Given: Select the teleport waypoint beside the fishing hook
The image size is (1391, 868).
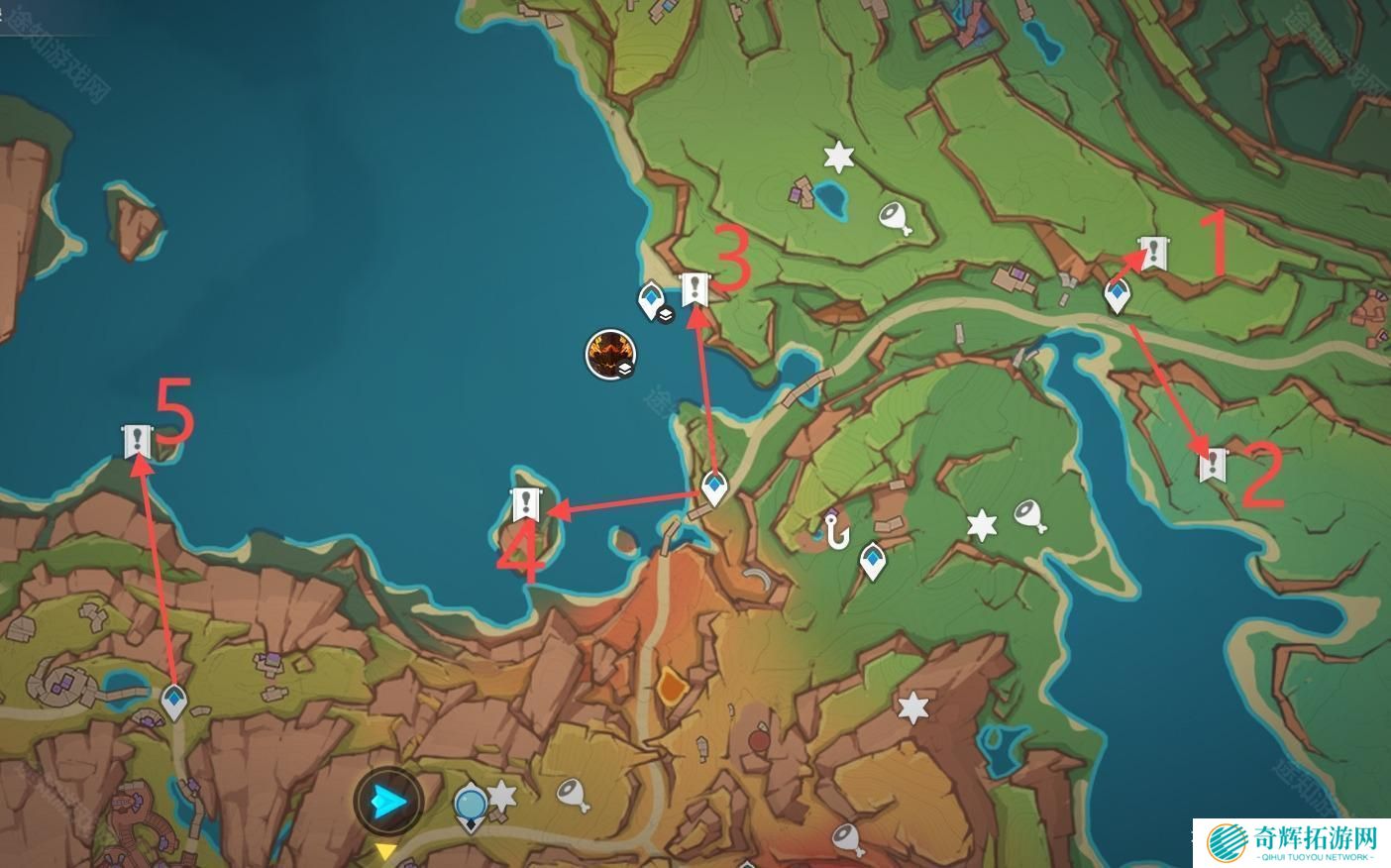Looking at the screenshot, I should point(872,560).
